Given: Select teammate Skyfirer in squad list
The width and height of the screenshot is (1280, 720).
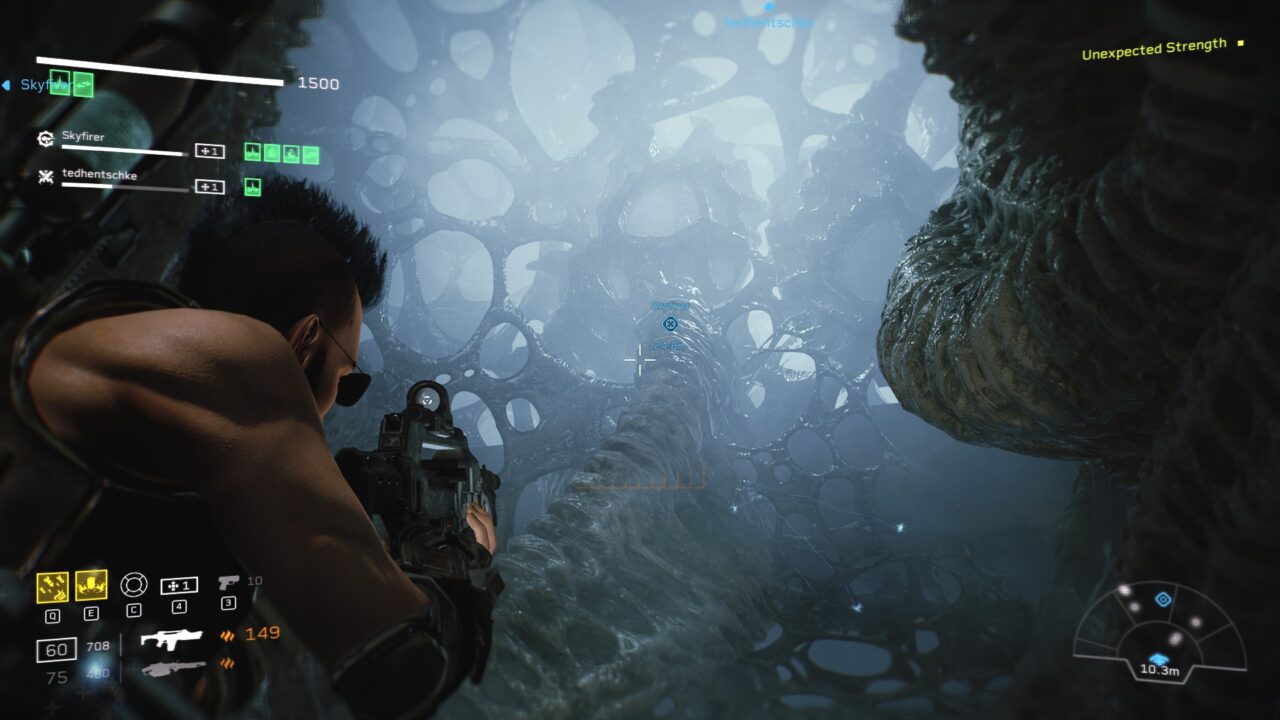Looking at the screenshot, I should 83,137.
